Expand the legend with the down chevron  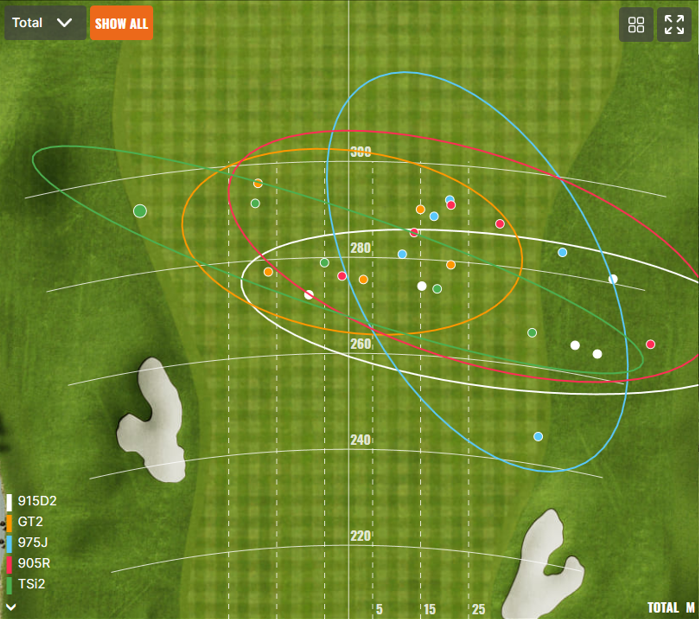click(x=11, y=605)
